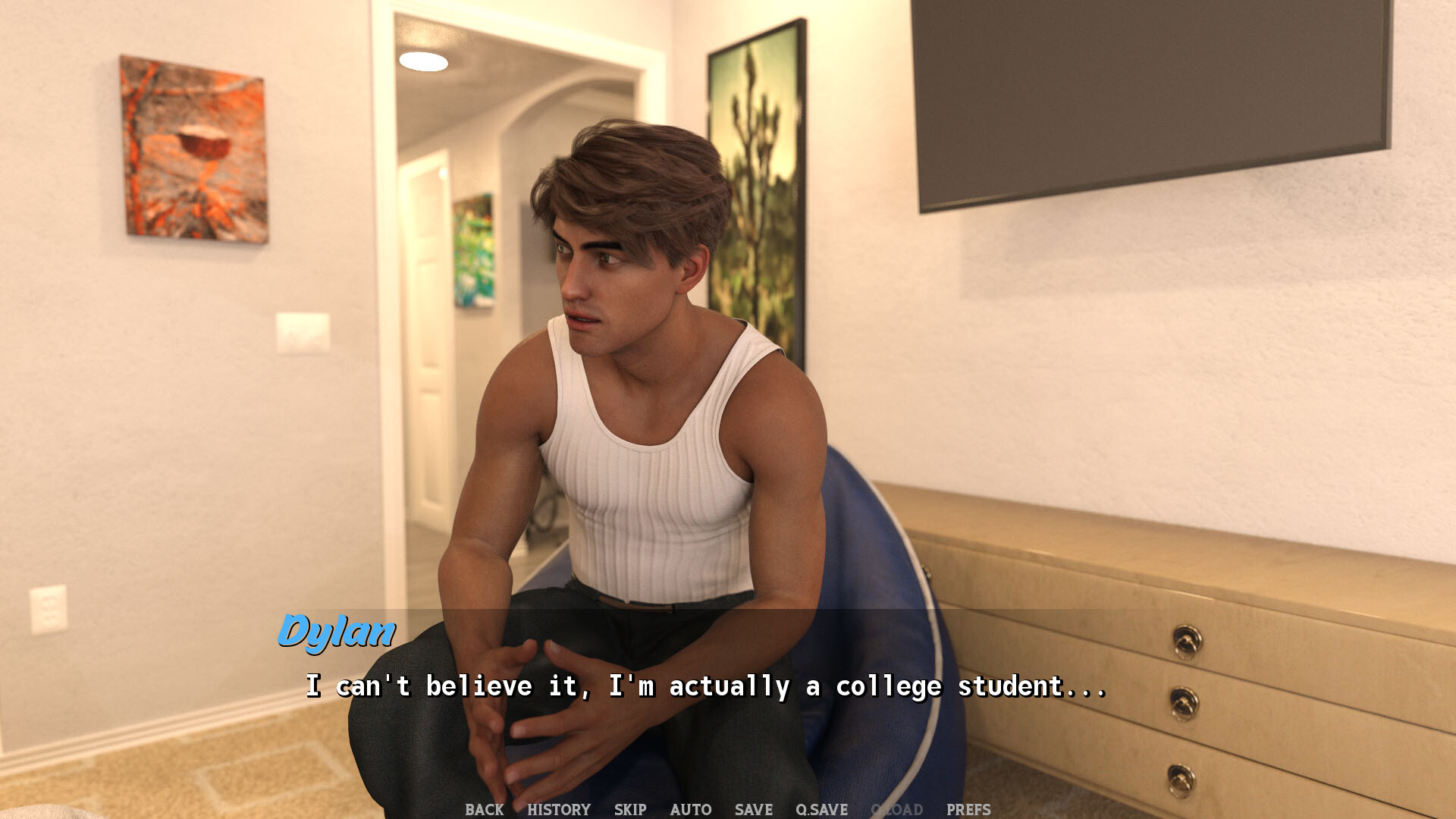Toggle AUTO-advance mode

click(x=691, y=809)
